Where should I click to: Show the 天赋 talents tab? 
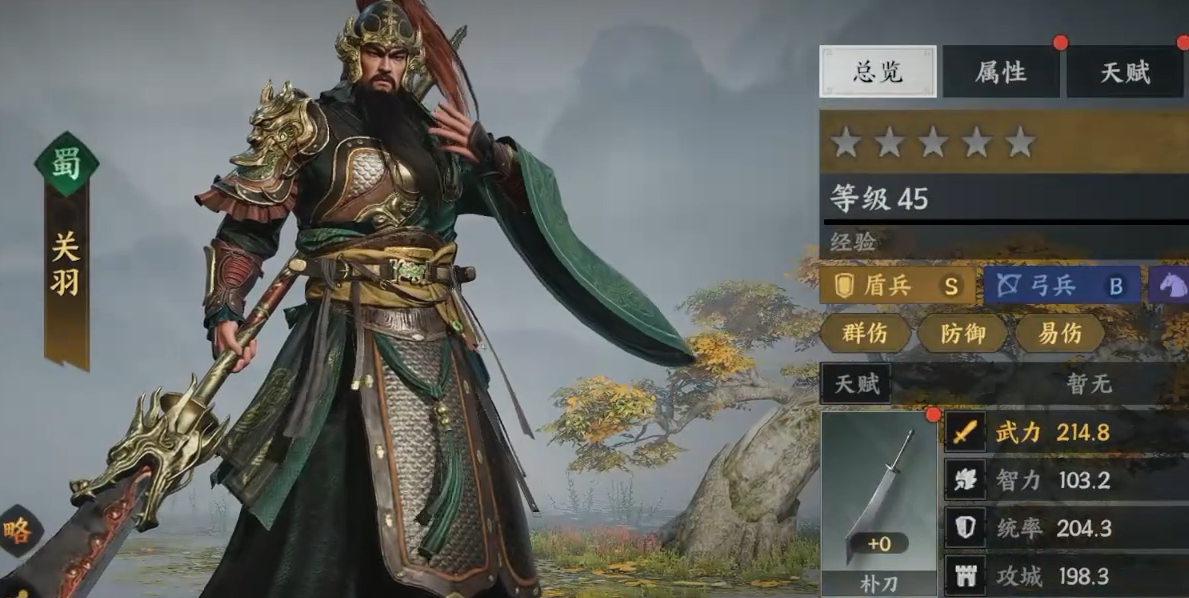(1125, 72)
